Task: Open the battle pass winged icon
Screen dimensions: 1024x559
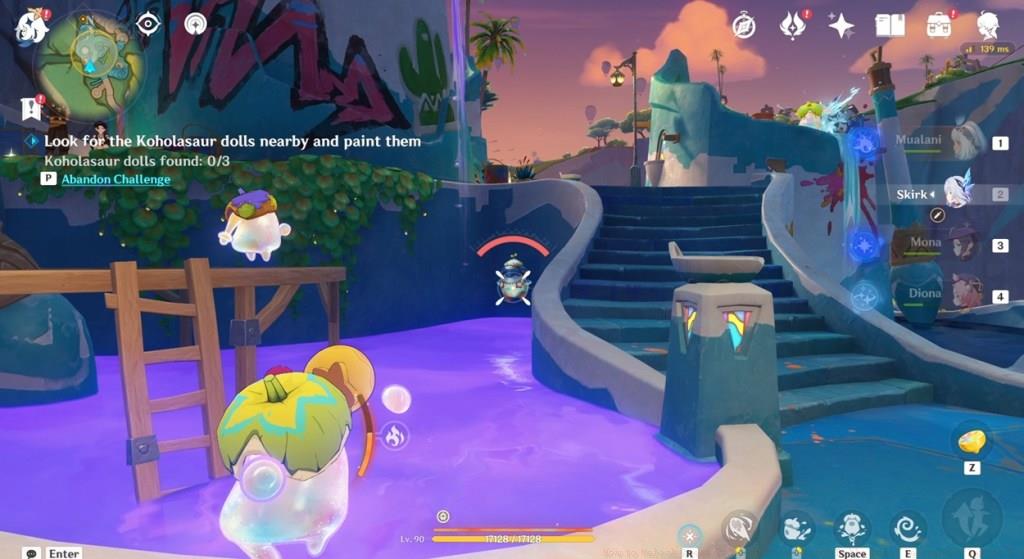Action: [x=793, y=25]
